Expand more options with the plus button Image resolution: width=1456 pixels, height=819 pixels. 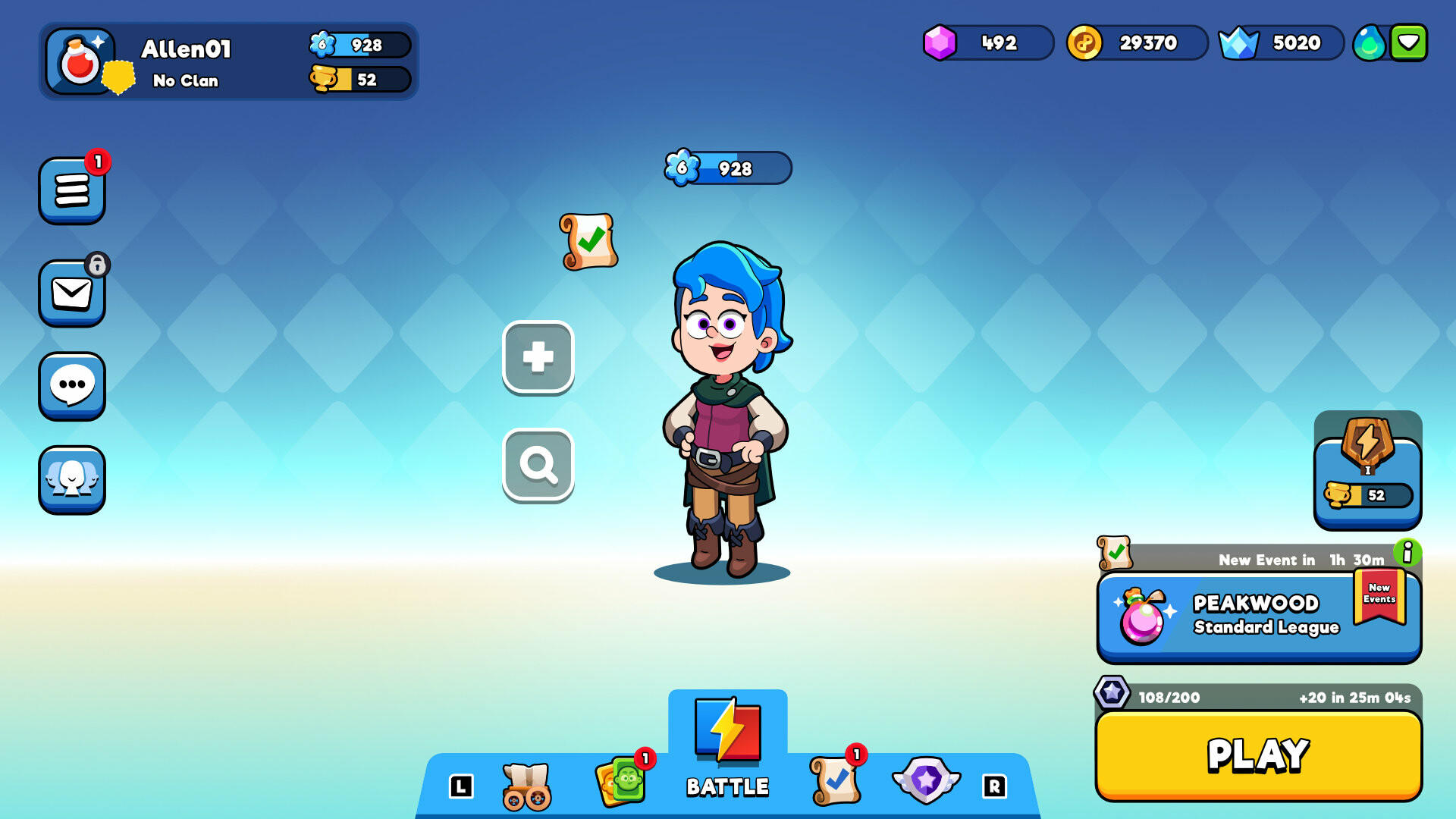pos(538,358)
